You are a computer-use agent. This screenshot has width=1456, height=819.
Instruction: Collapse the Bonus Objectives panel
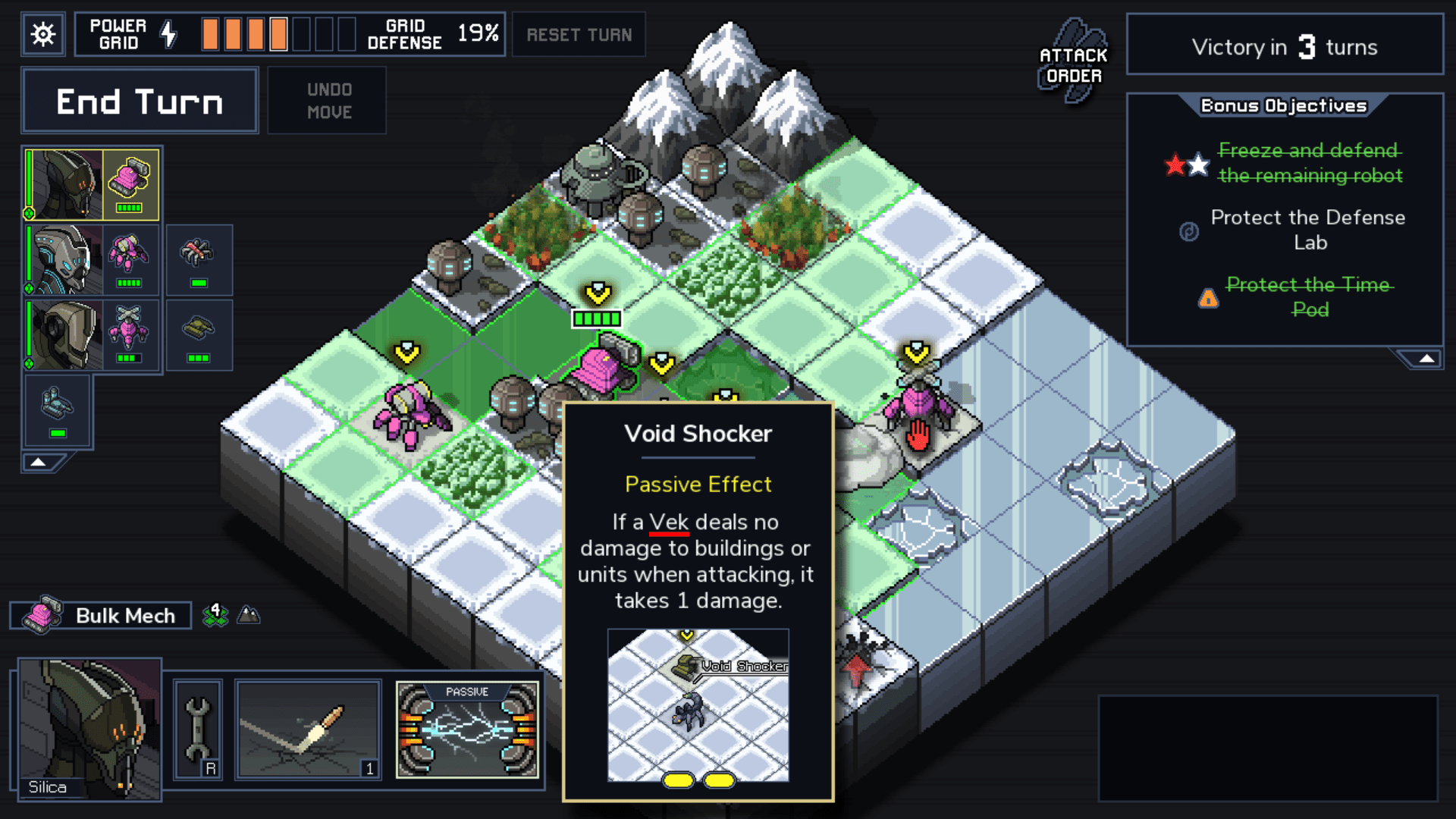(x=1425, y=359)
